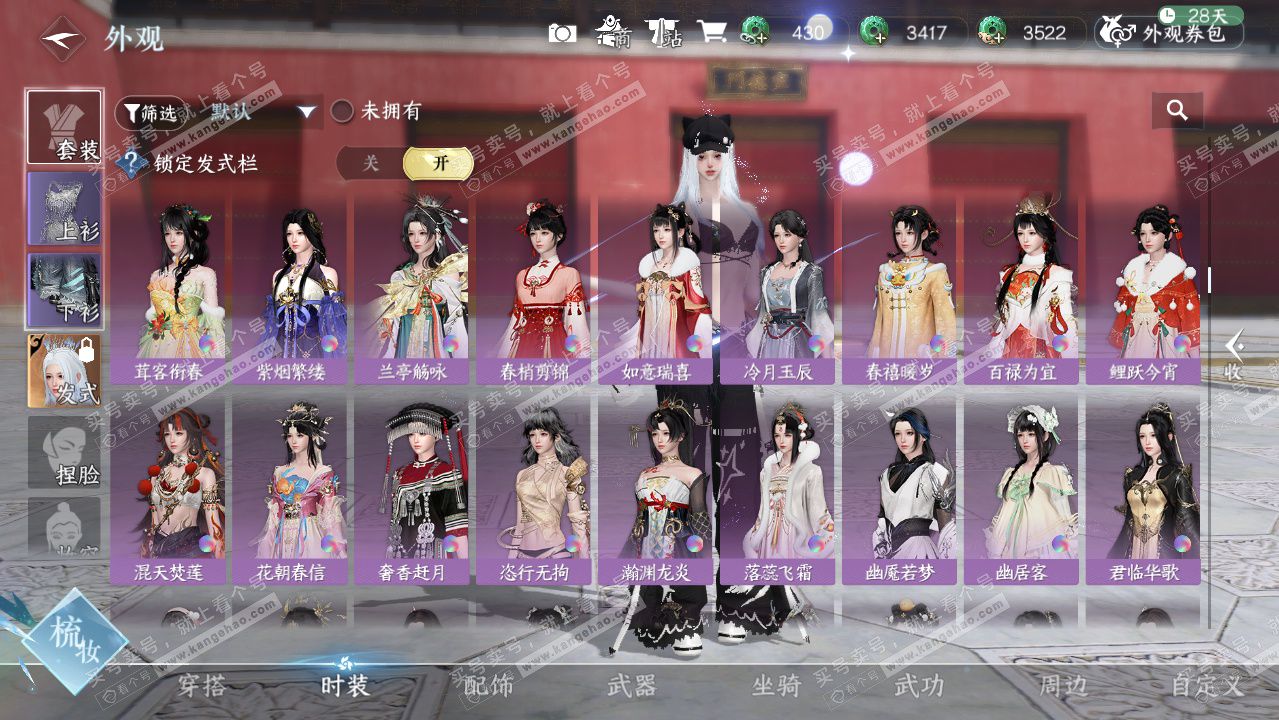1279x720 pixels.
Task: Switch hairstyle lock toggle to 关
Action: (371, 163)
